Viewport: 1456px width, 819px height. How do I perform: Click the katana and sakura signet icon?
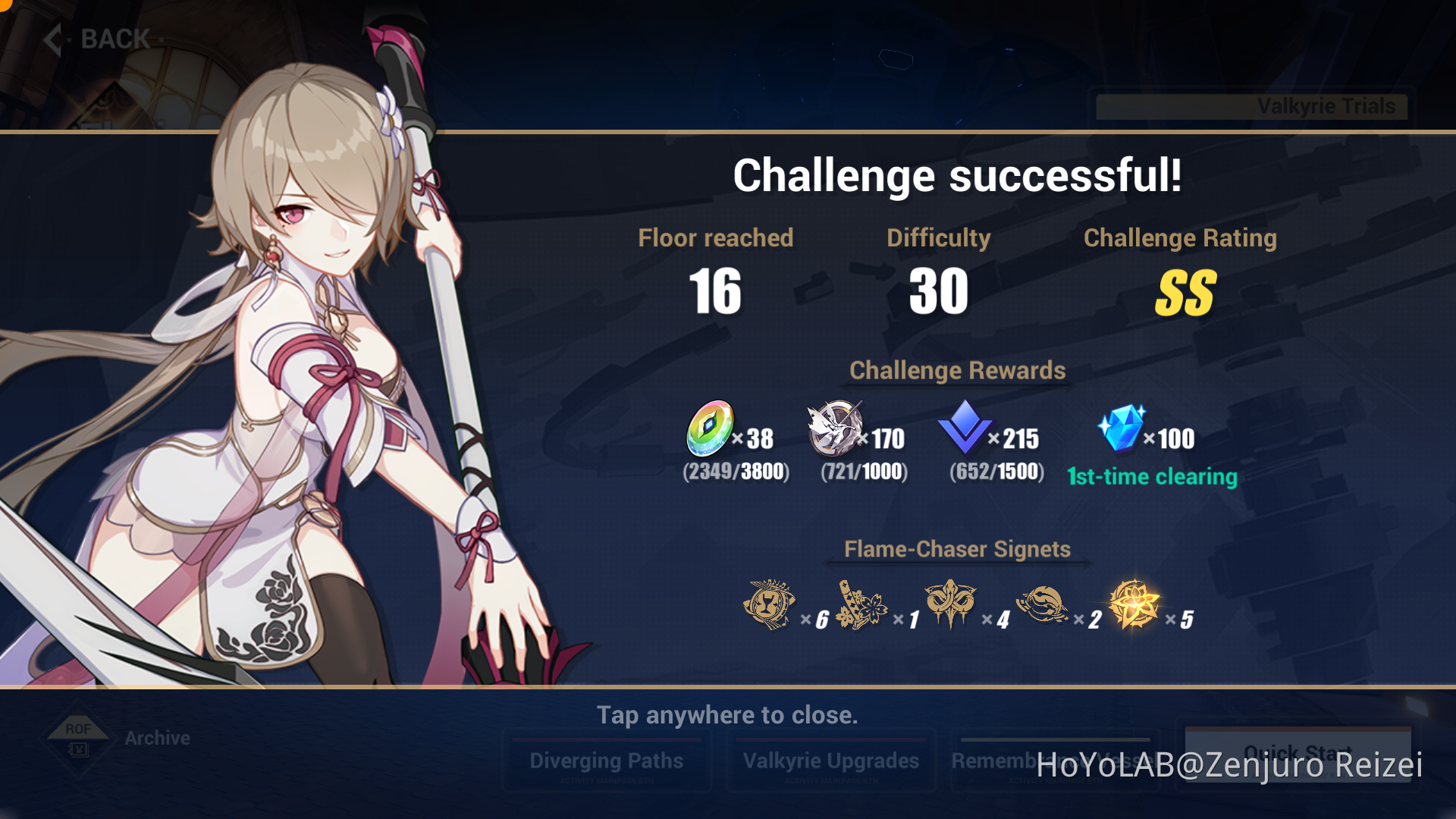click(864, 604)
